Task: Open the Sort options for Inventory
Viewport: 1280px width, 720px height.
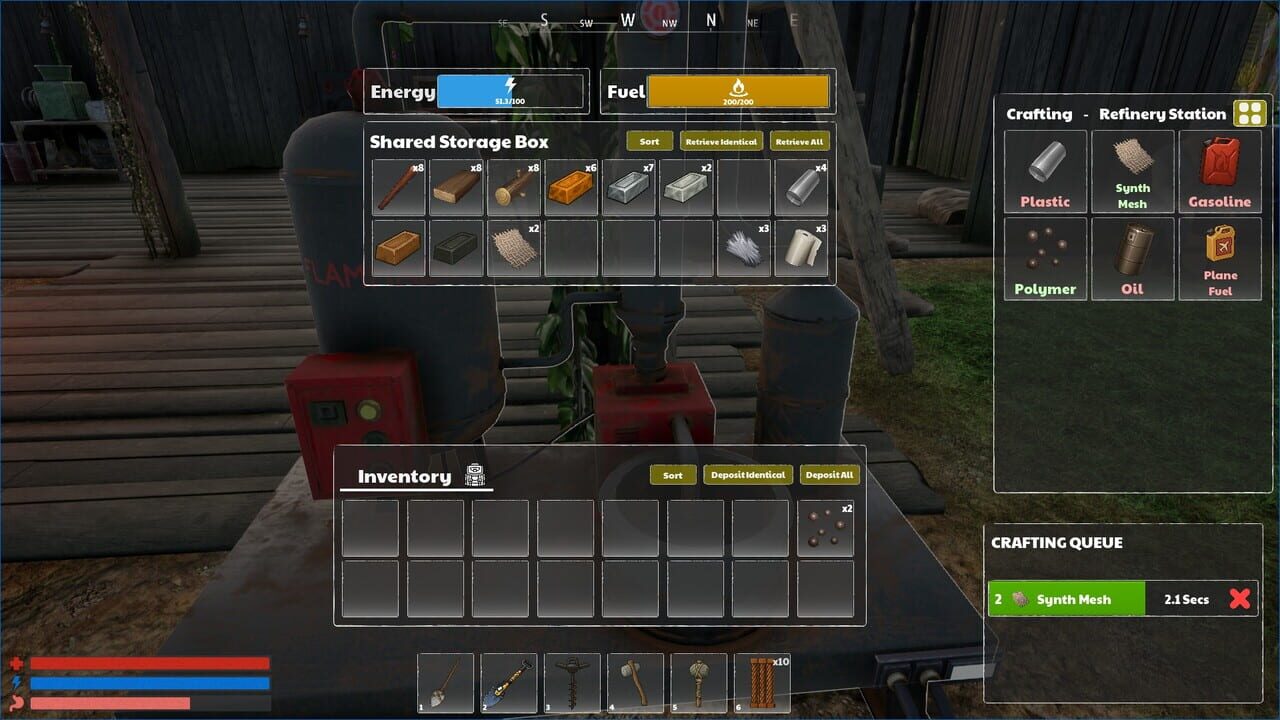Action: 672,475
